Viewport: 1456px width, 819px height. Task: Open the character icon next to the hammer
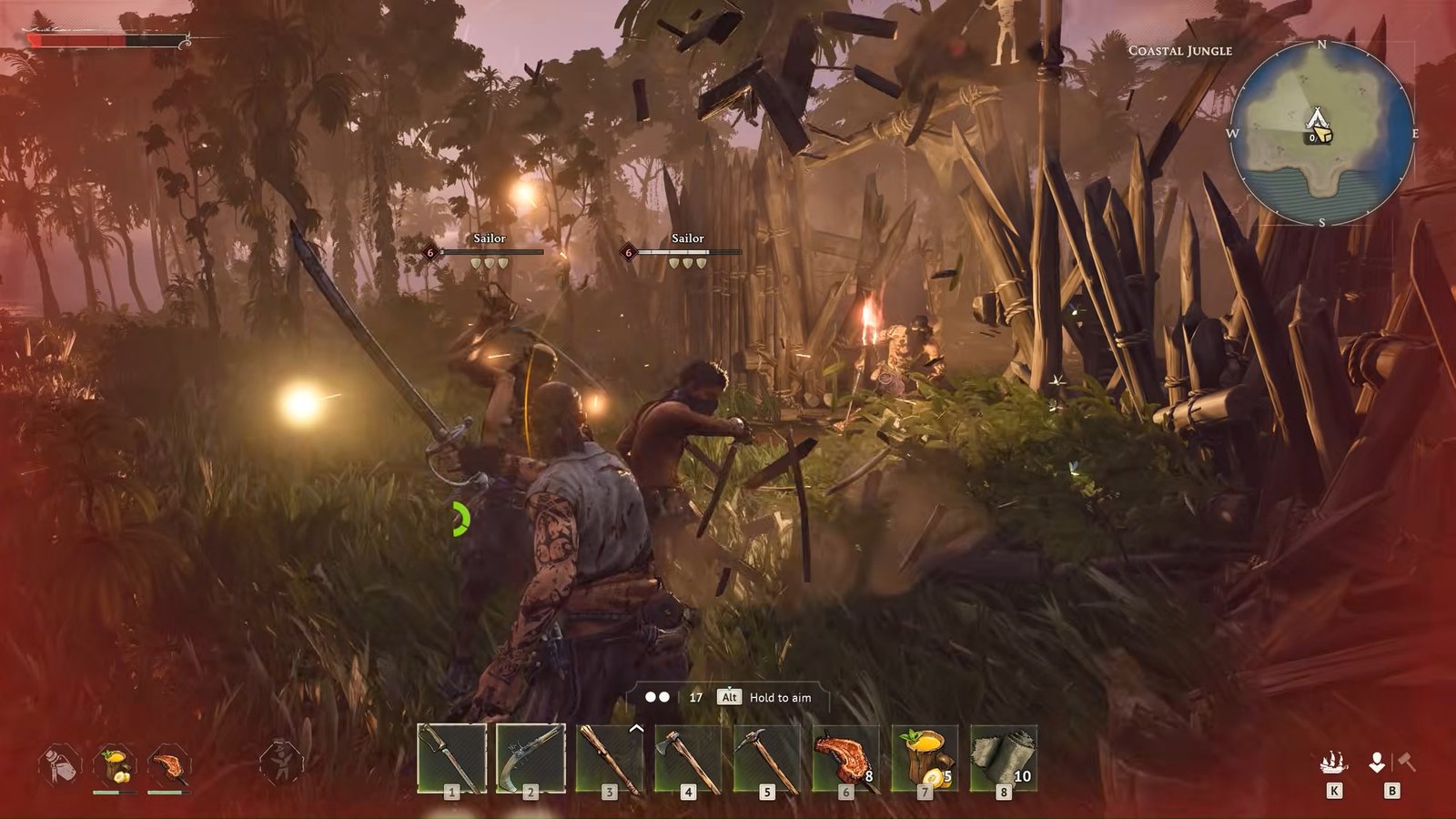pos(1377,762)
